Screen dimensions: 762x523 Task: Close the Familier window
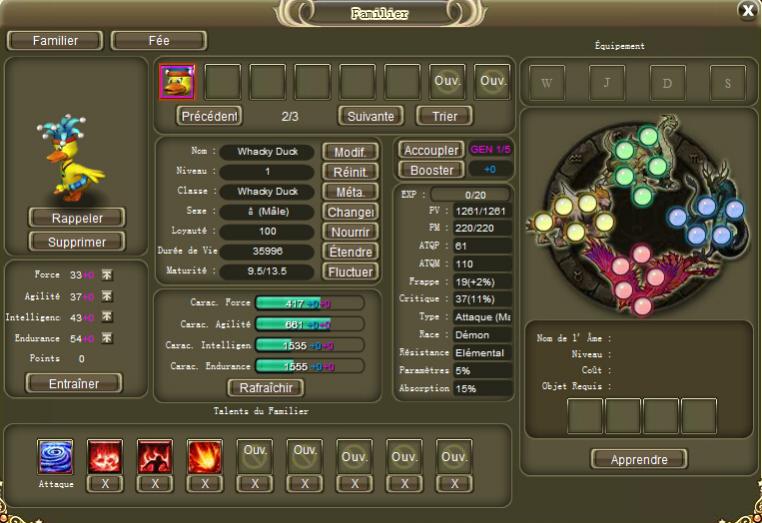(747, 10)
